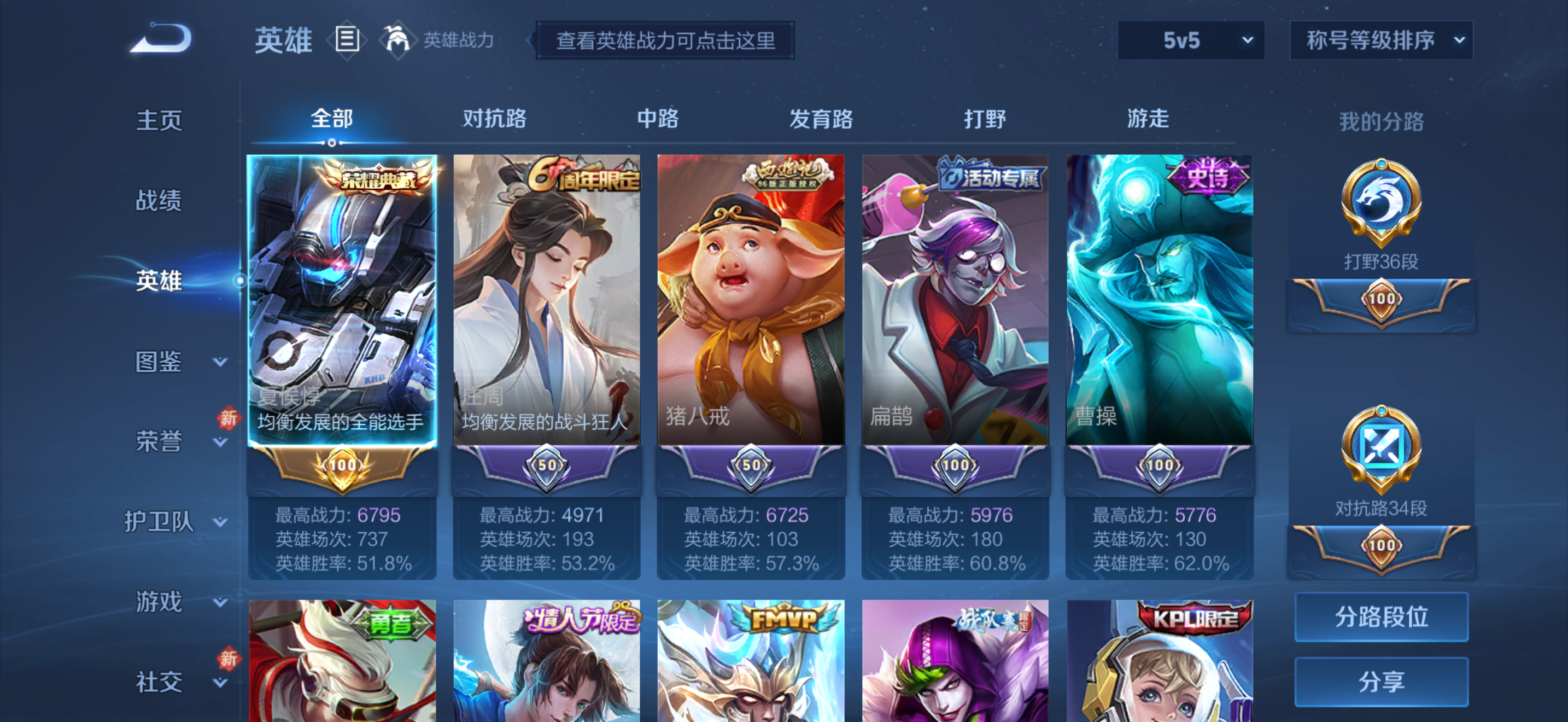Click the 英雄战力 ram-head icon
Screen dimensions: 1568x722
click(399, 38)
